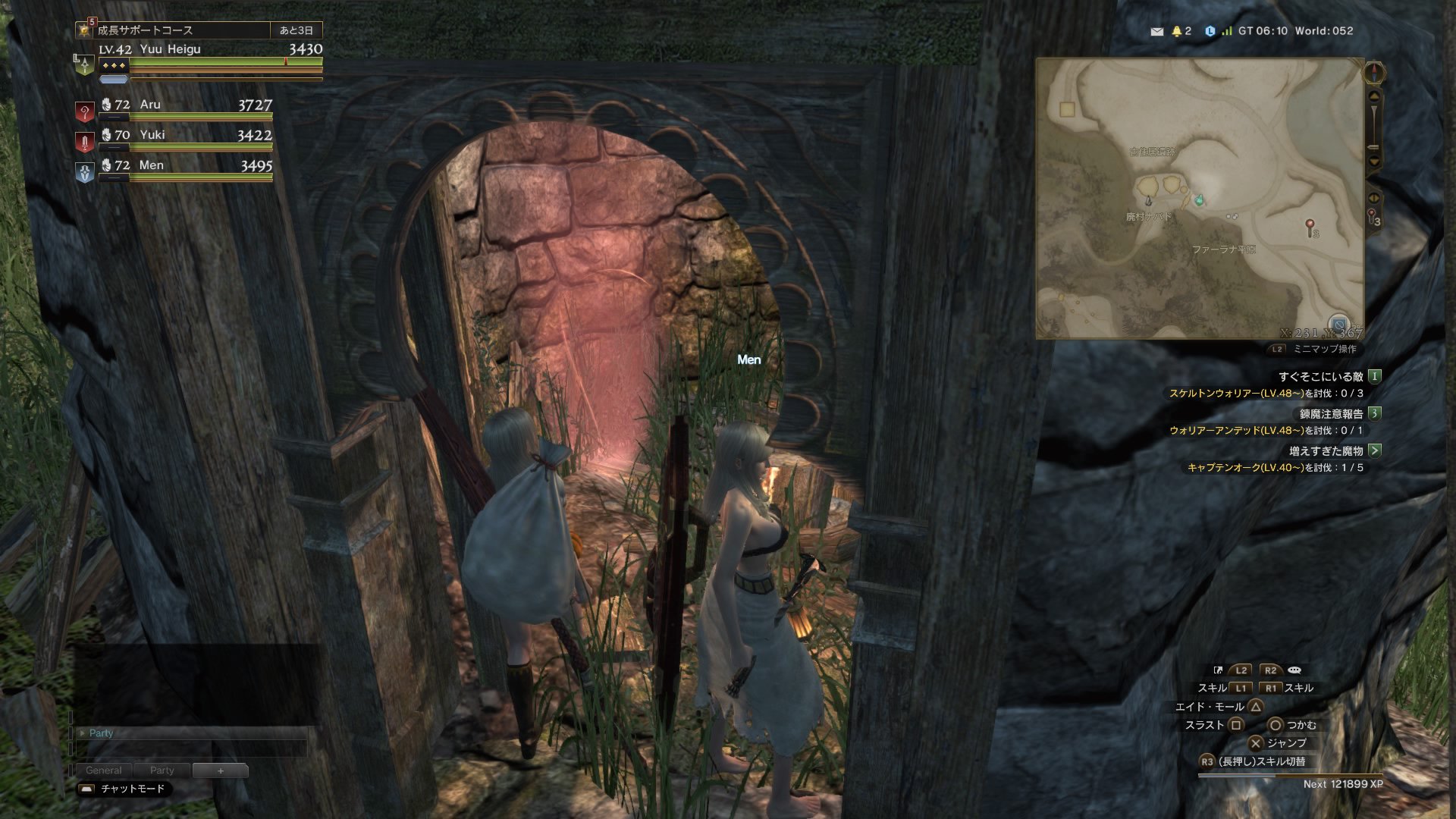Toggle the minimap pin counter icon
The width and height of the screenshot is (1456, 819).
click(x=1373, y=217)
